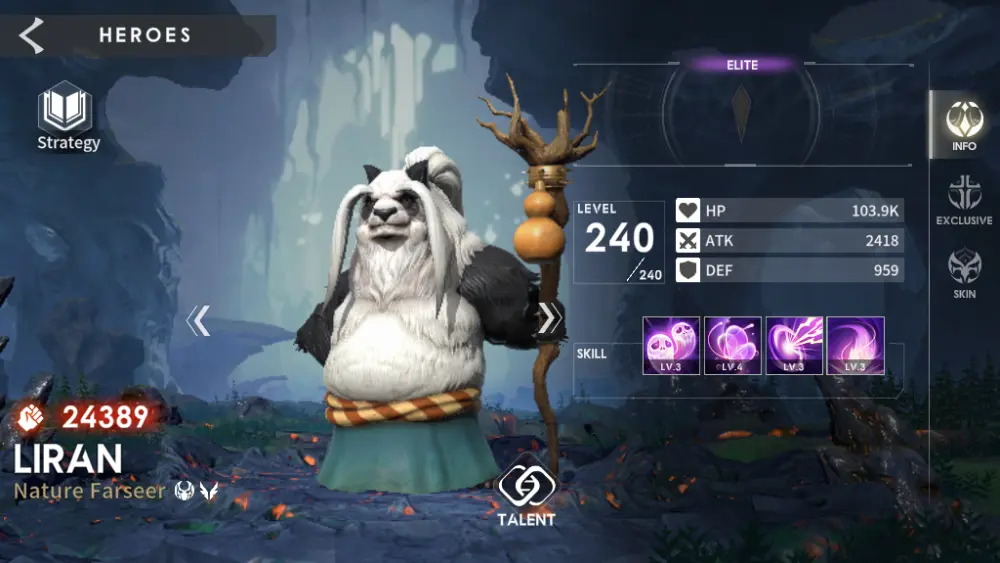
Task: Tap the Level 240 display box
Action: click(x=619, y=242)
